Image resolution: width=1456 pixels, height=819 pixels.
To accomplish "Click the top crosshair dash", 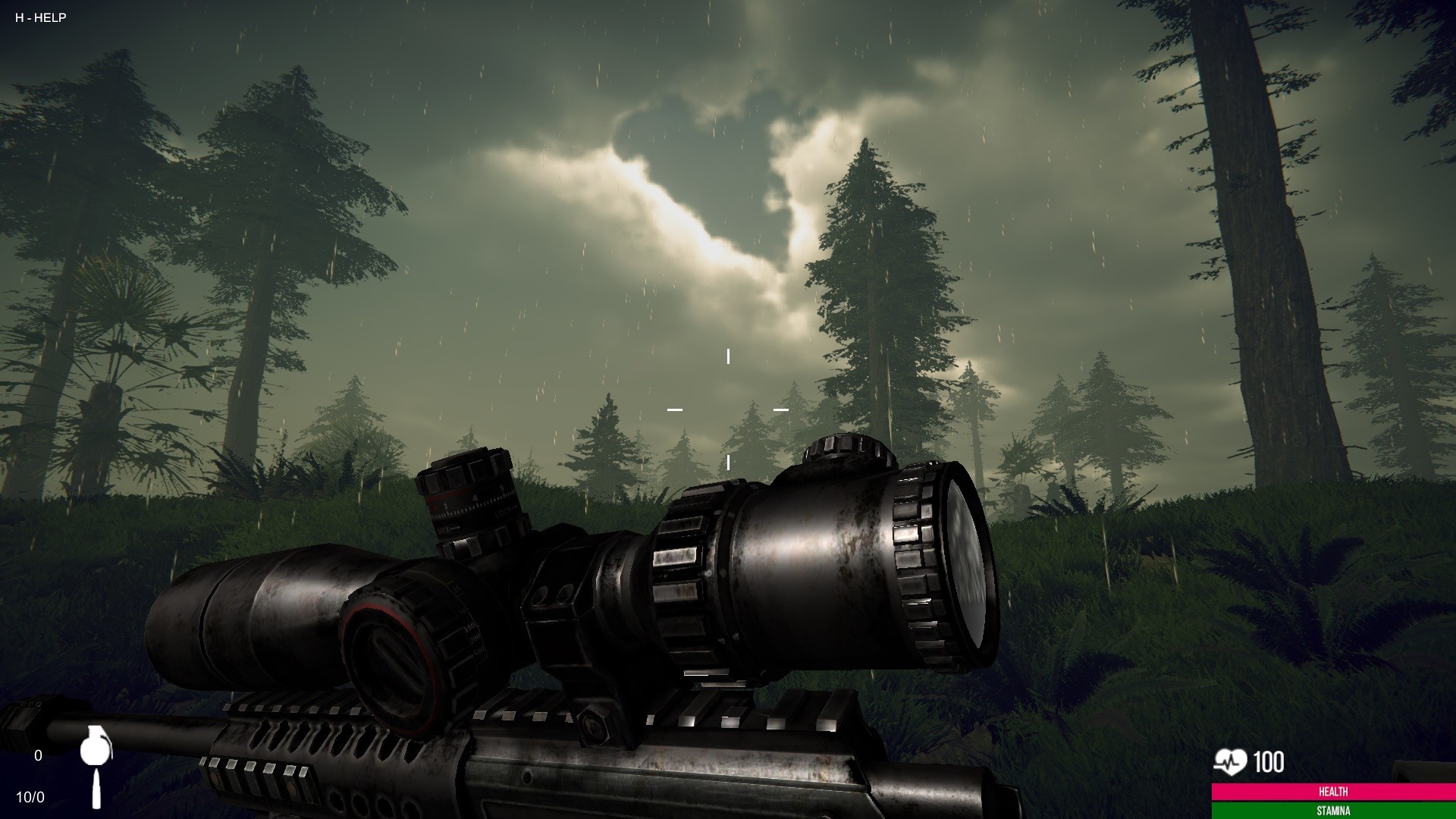I will [x=728, y=354].
